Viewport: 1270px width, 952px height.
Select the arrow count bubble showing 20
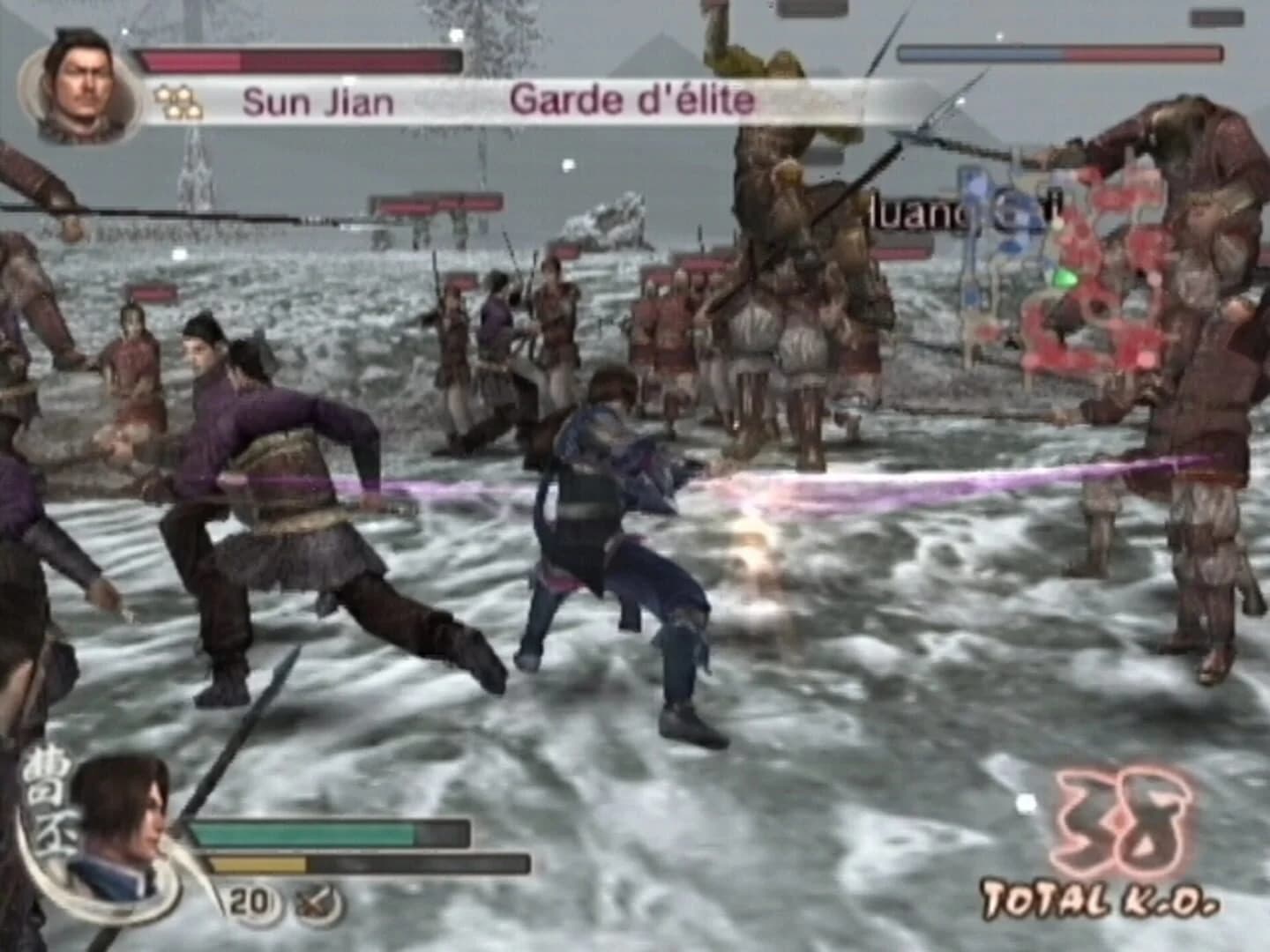[x=250, y=901]
